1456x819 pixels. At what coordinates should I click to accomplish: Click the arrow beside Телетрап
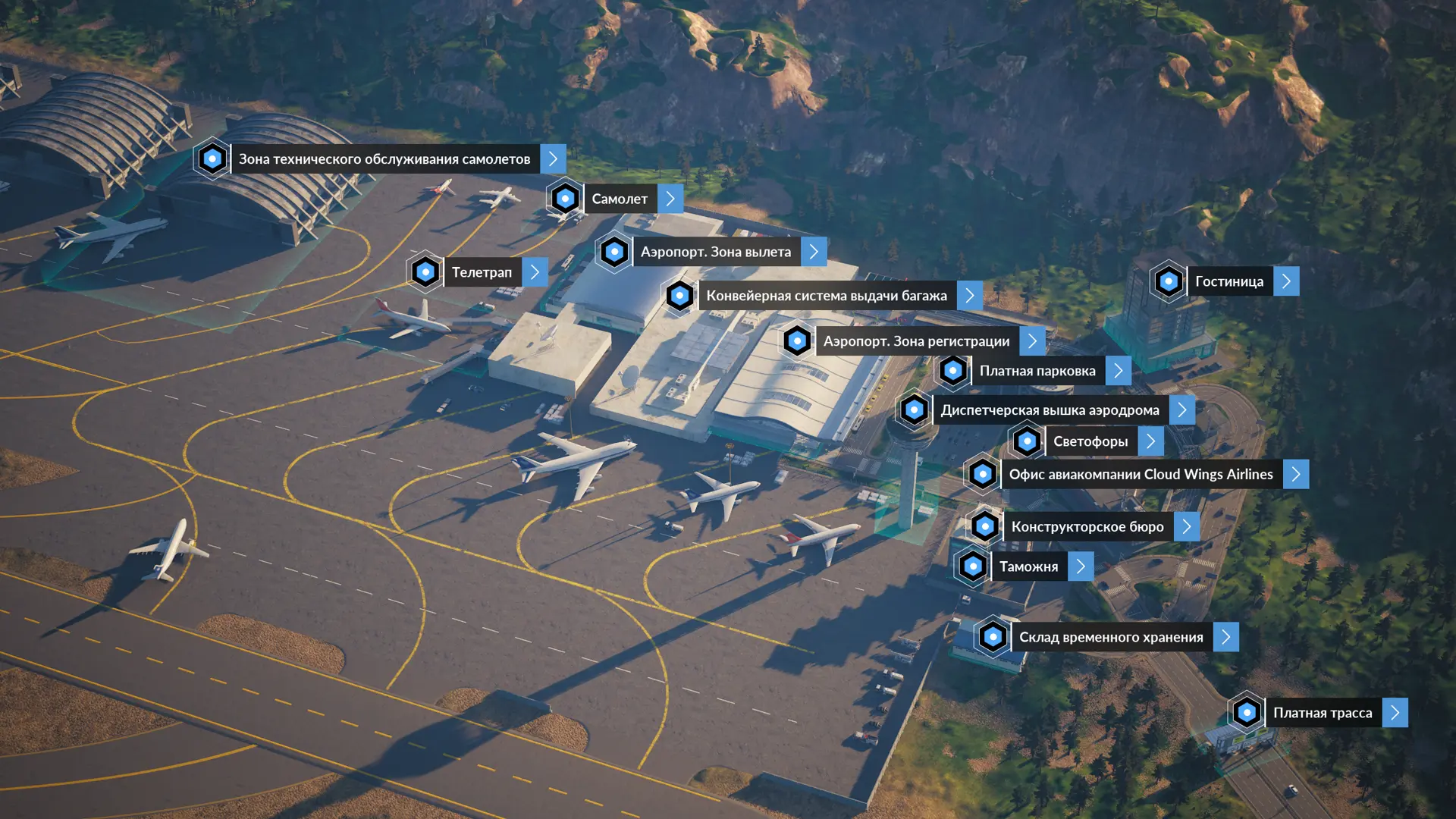coord(535,272)
